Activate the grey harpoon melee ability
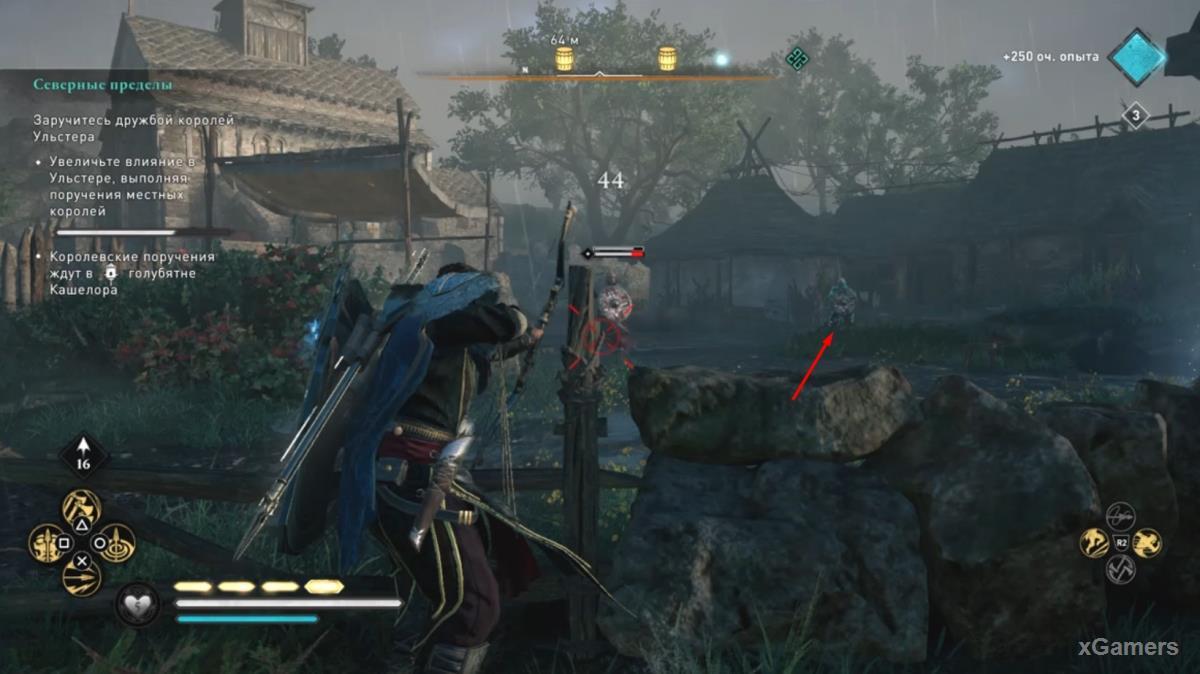Image resolution: width=1200 pixels, height=674 pixels. [x=1120, y=516]
